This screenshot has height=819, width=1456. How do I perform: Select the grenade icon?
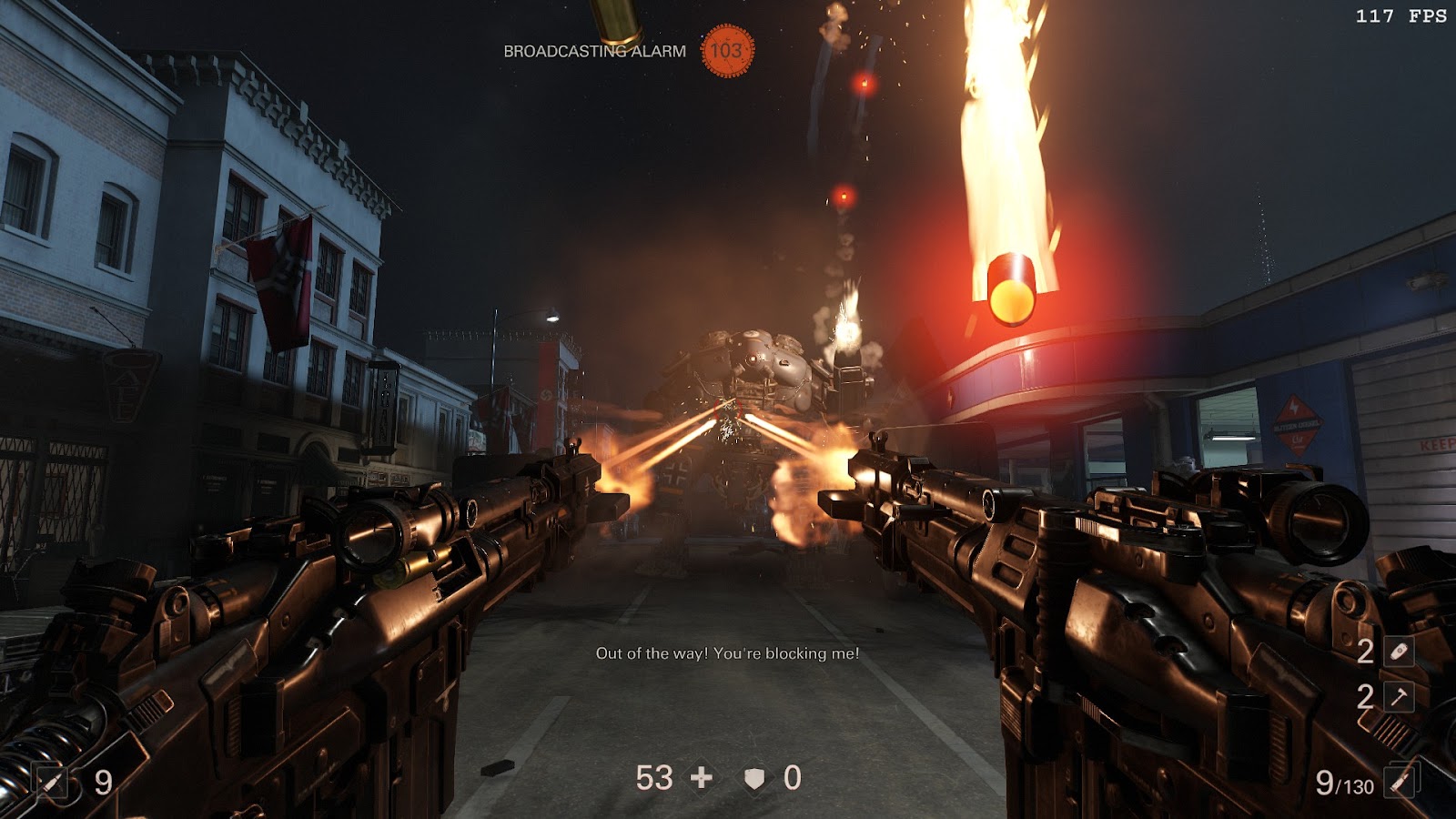point(1399,652)
